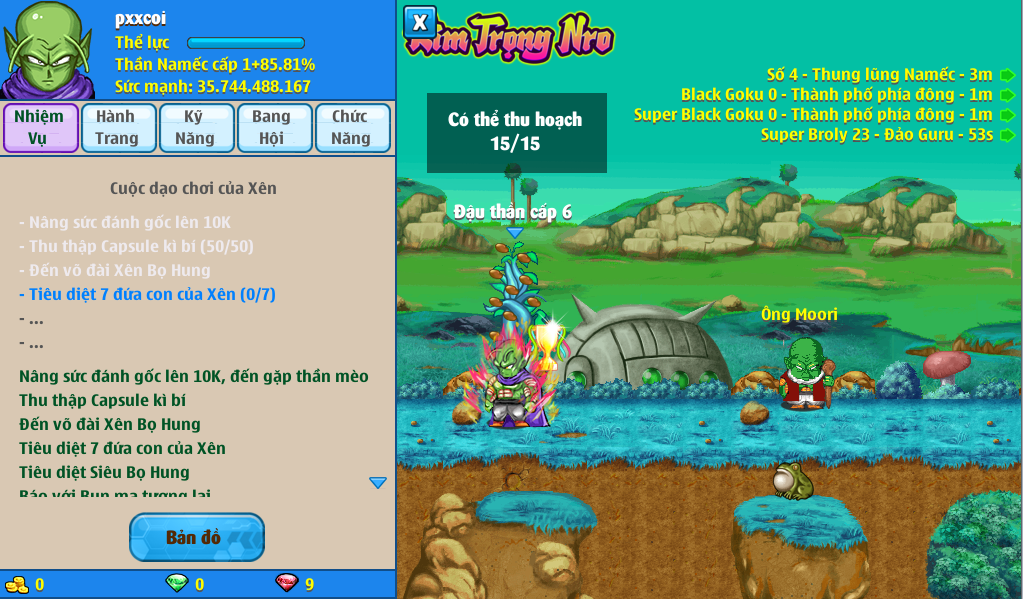Open the Bản đồ map button
The height and width of the screenshot is (599, 1023).
196,537
